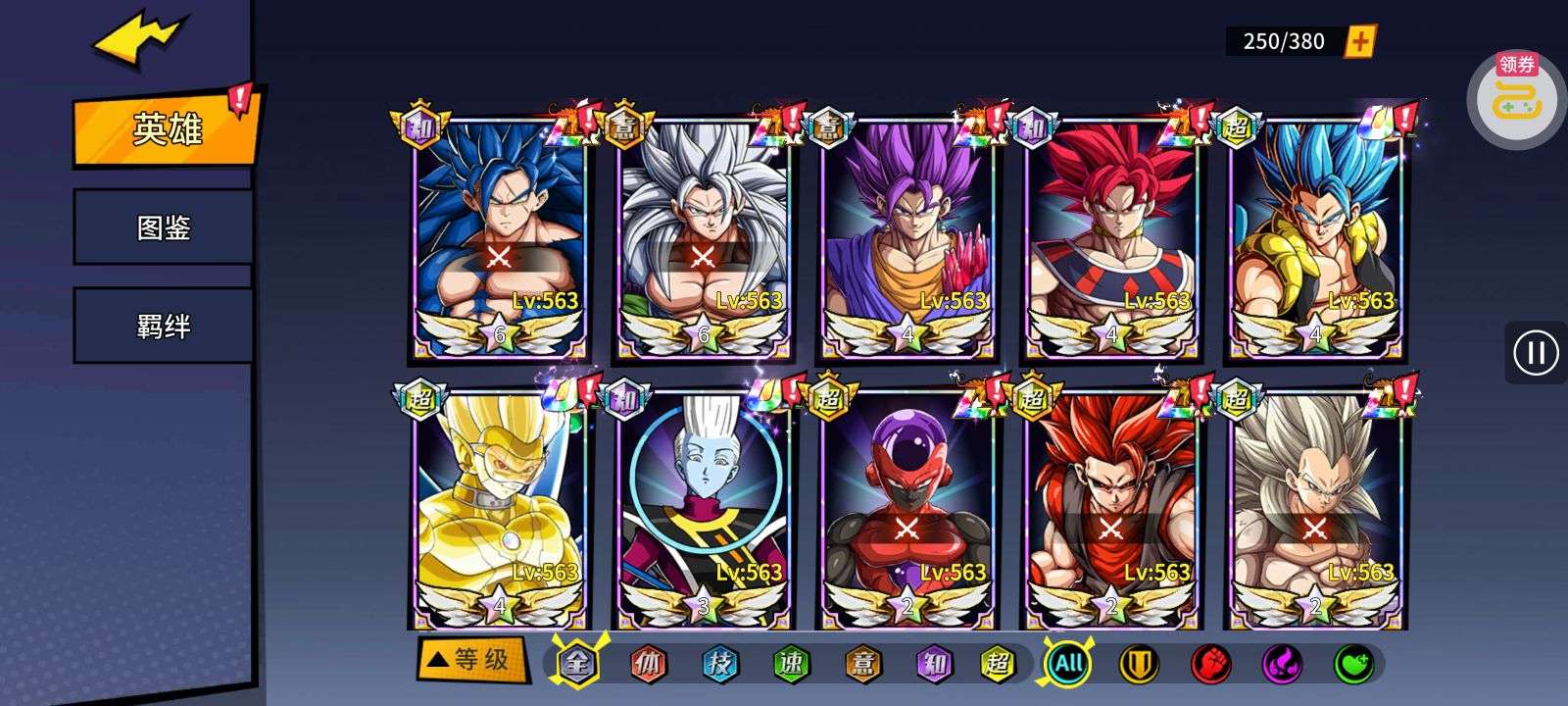Filter heroes by 技 type

(x=720, y=664)
